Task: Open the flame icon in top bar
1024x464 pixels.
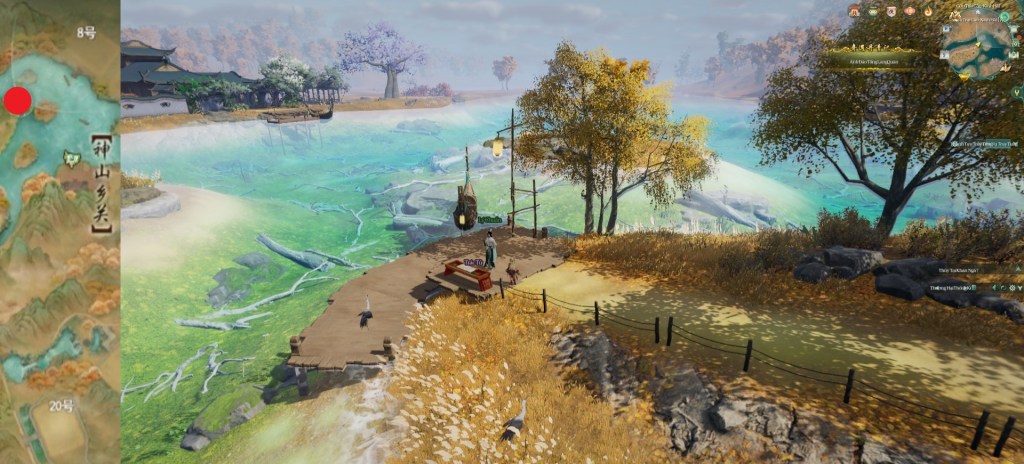Action: pyautogui.click(x=928, y=12)
